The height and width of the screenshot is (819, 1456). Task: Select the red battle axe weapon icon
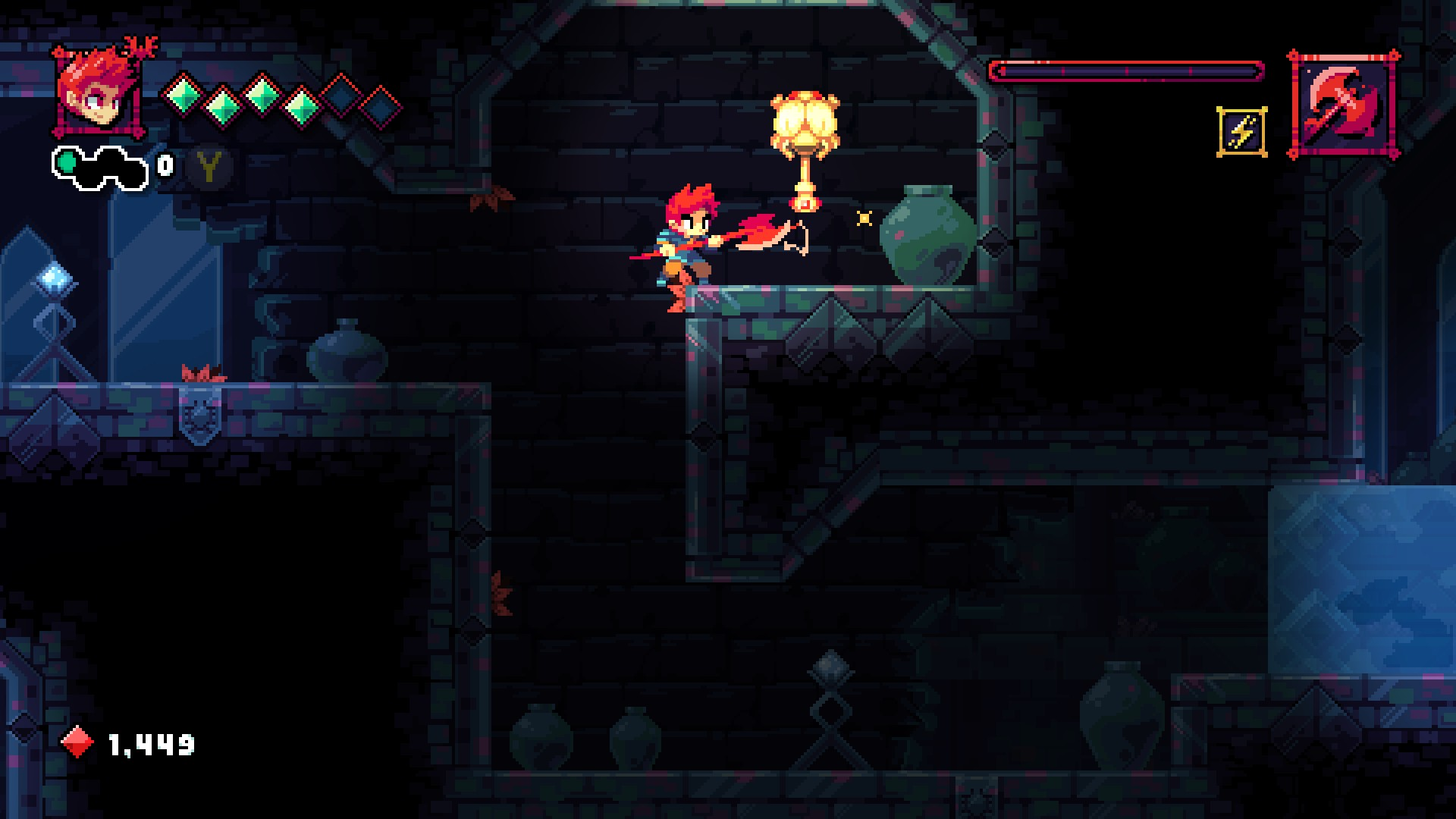tap(1343, 105)
